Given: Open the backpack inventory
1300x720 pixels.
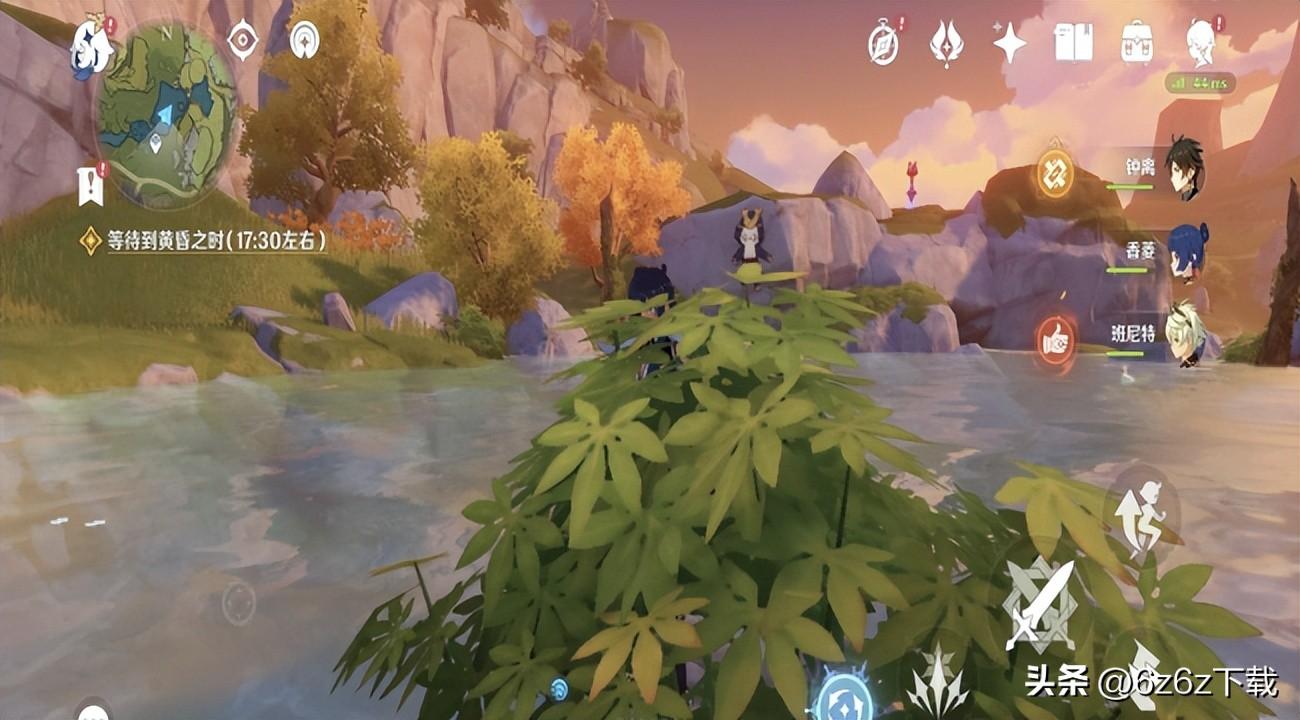Looking at the screenshot, I should (1137, 43).
